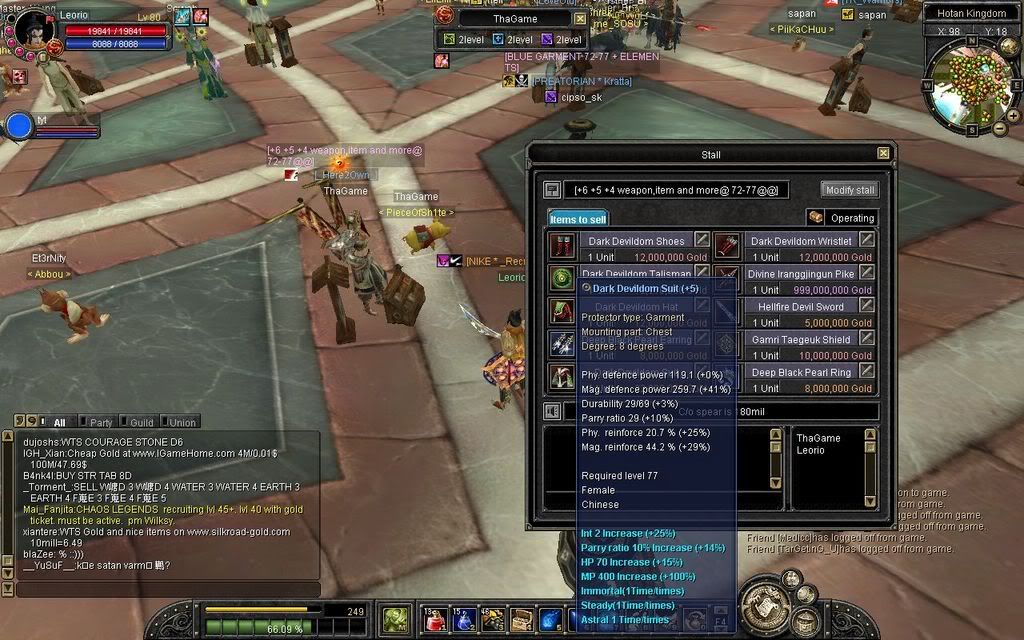Select the Dark Devildom Wristlet listing
The width and height of the screenshot is (1024, 640).
point(800,241)
